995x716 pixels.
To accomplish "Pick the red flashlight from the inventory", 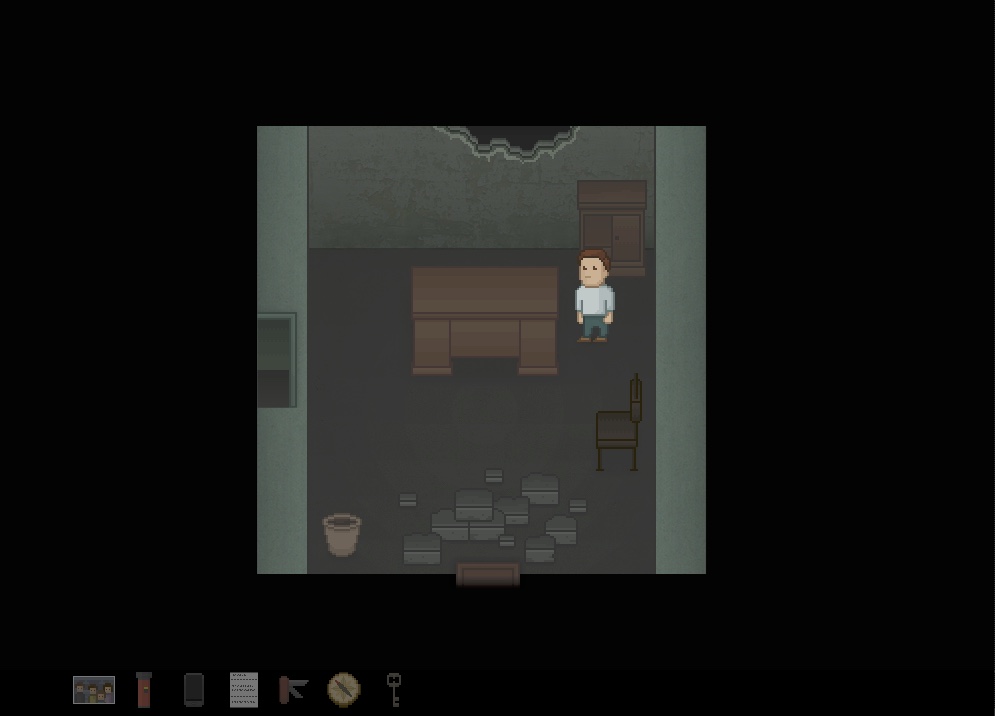I will (x=144, y=690).
